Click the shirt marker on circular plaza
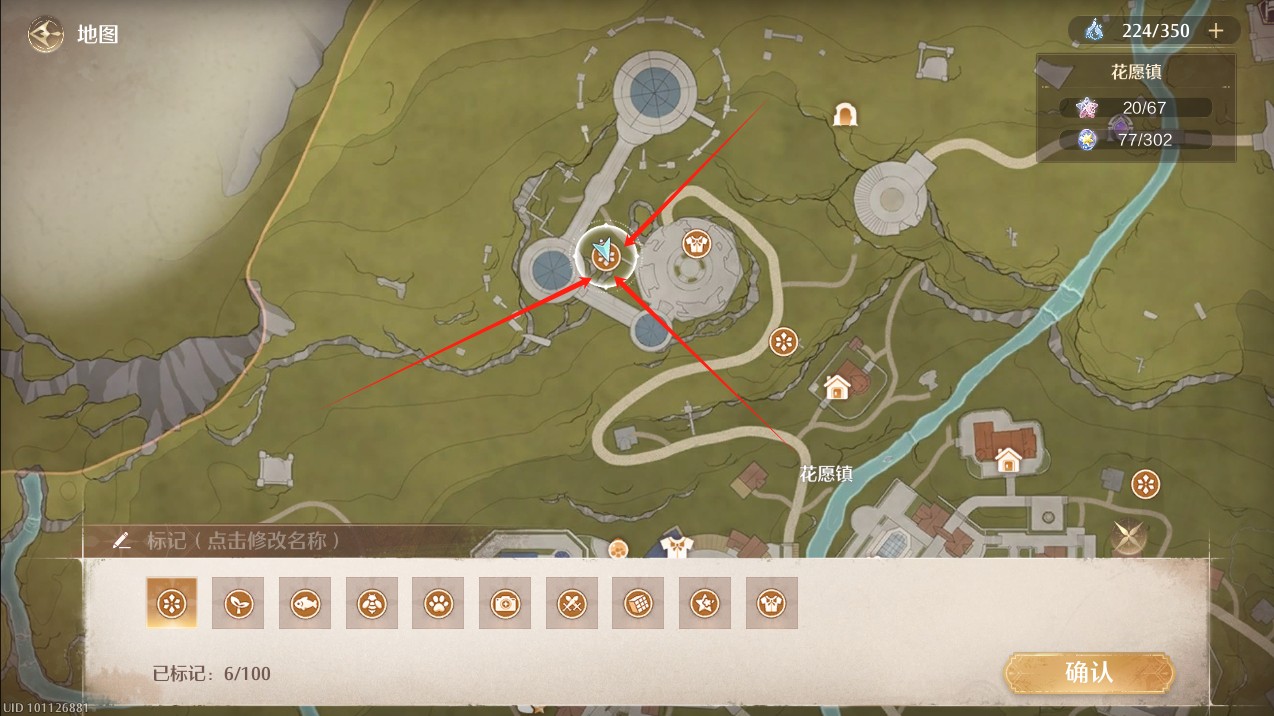Image resolution: width=1274 pixels, height=716 pixels. pos(696,242)
